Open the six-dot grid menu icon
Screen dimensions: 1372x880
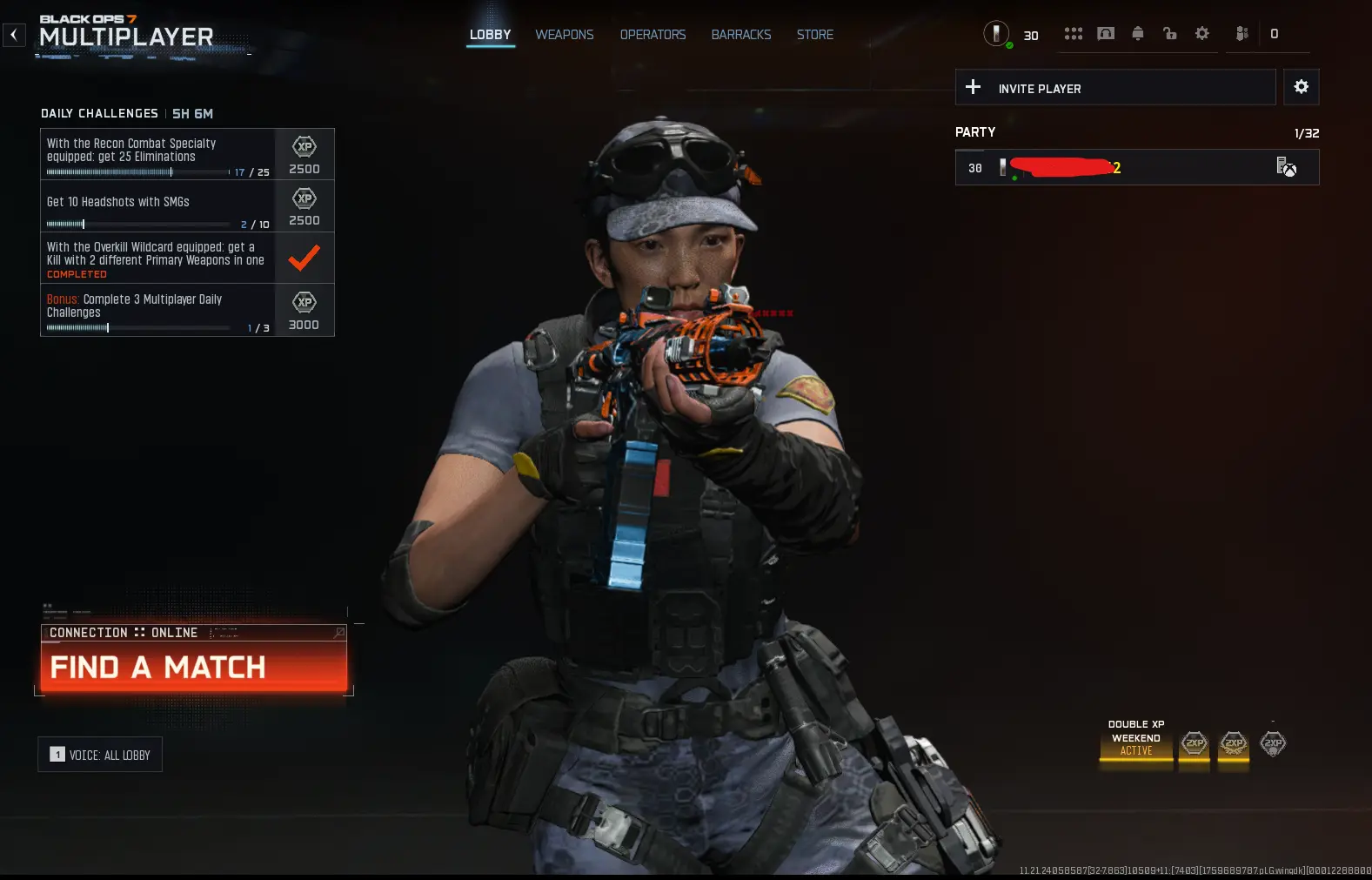tap(1074, 34)
